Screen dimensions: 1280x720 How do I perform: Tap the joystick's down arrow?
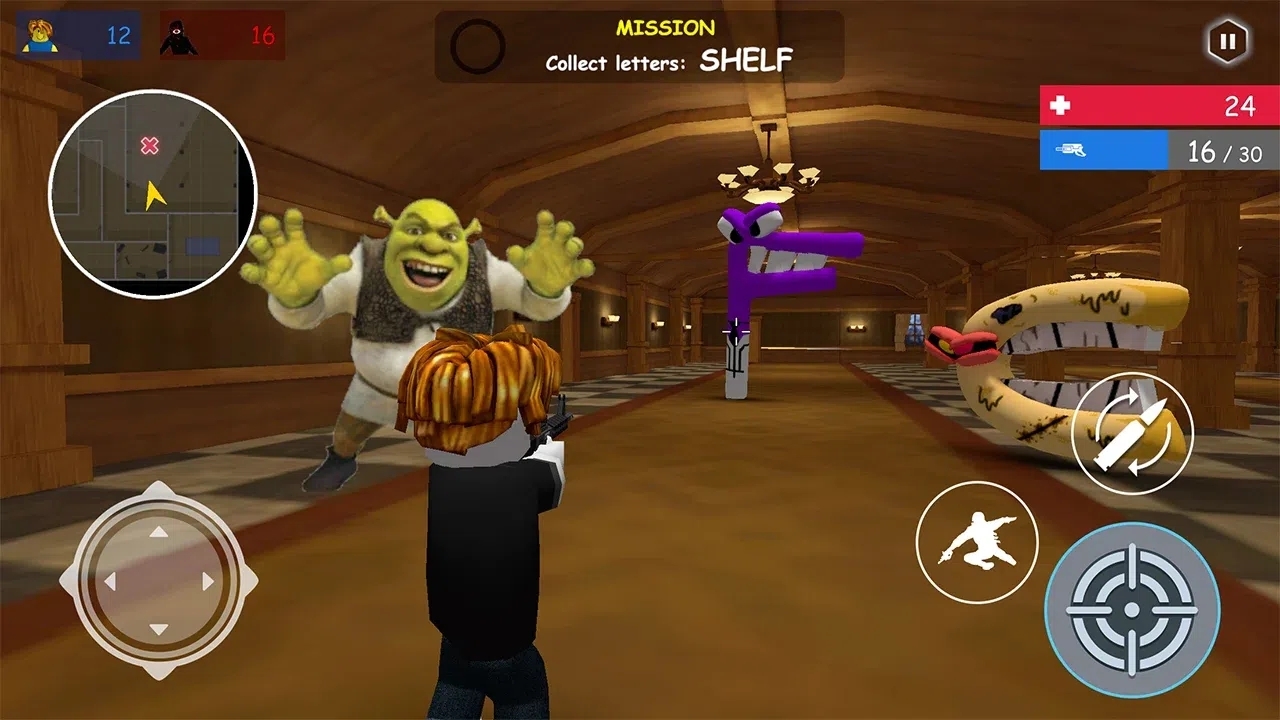(158, 629)
